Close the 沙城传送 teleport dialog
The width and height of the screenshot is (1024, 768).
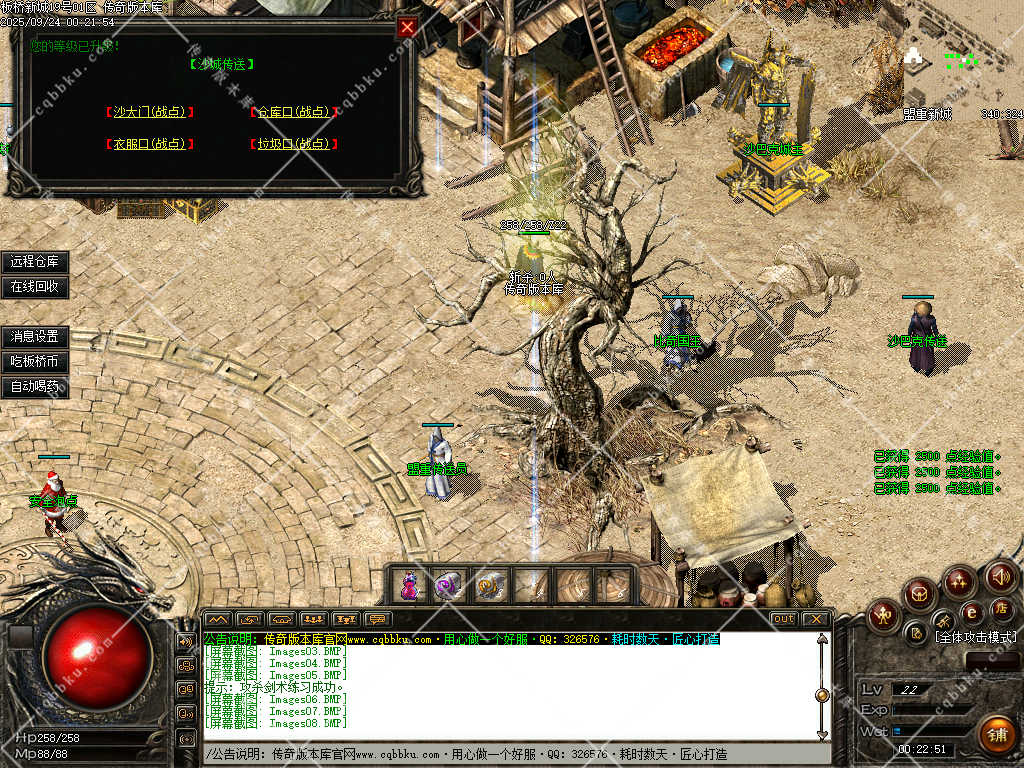(407, 28)
